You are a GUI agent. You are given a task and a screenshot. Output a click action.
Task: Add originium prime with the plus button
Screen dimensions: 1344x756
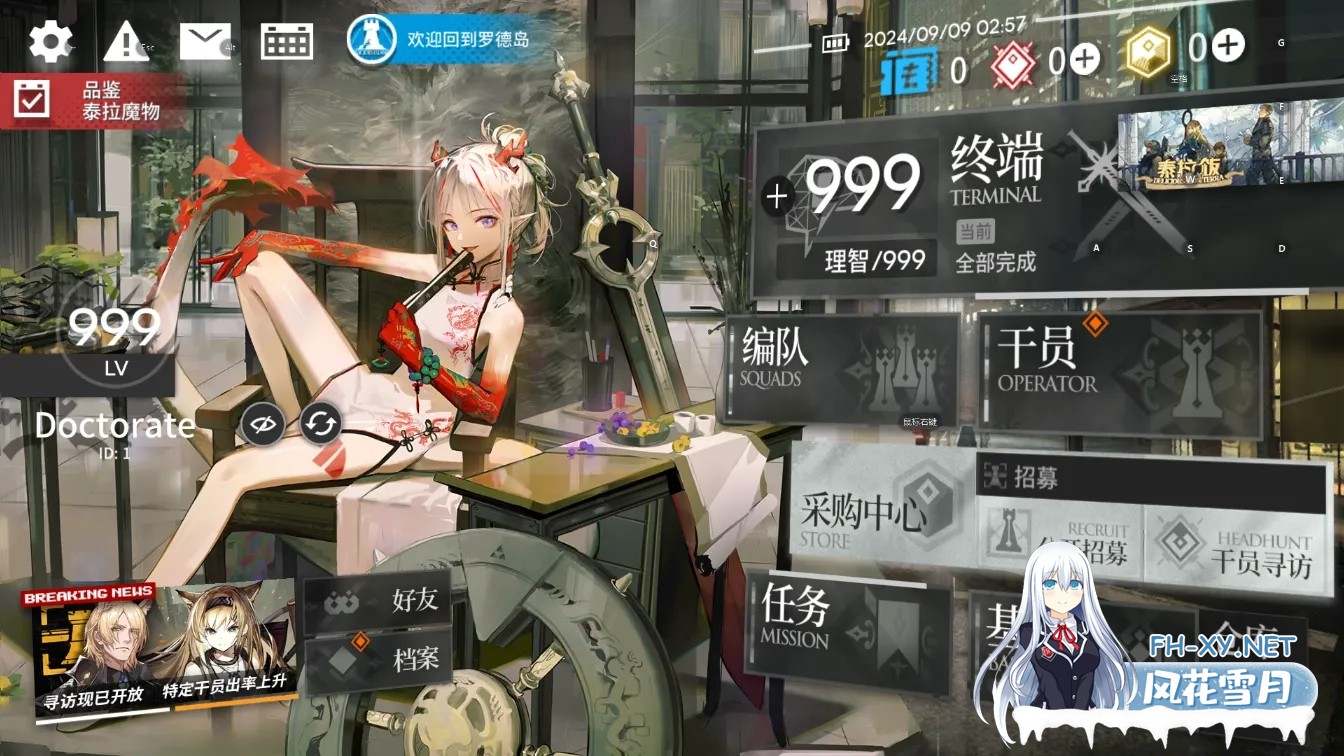pos(1085,62)
